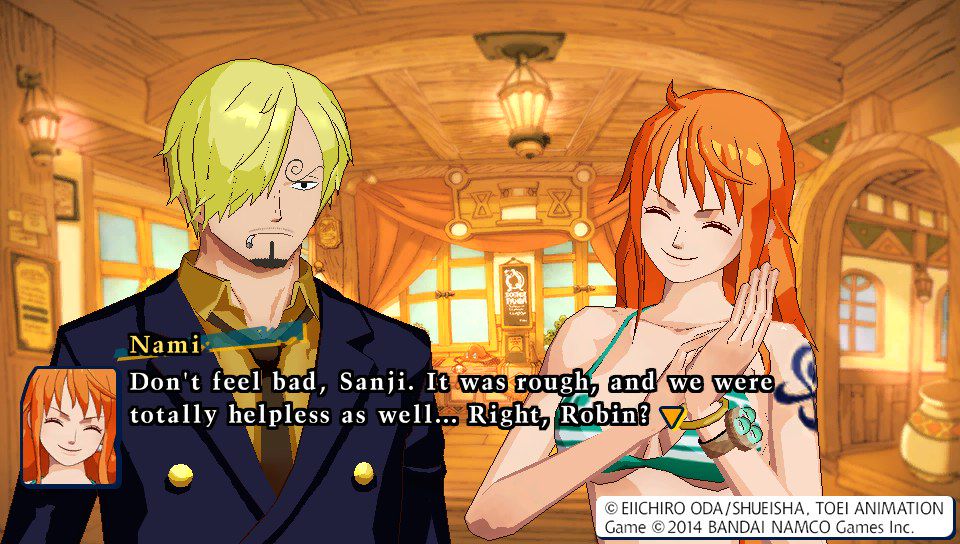Select Nami's speaker portrait thumbnail
Image resolution: width=960 pixels, height=544 pixels.
click(x=70, y=426)
